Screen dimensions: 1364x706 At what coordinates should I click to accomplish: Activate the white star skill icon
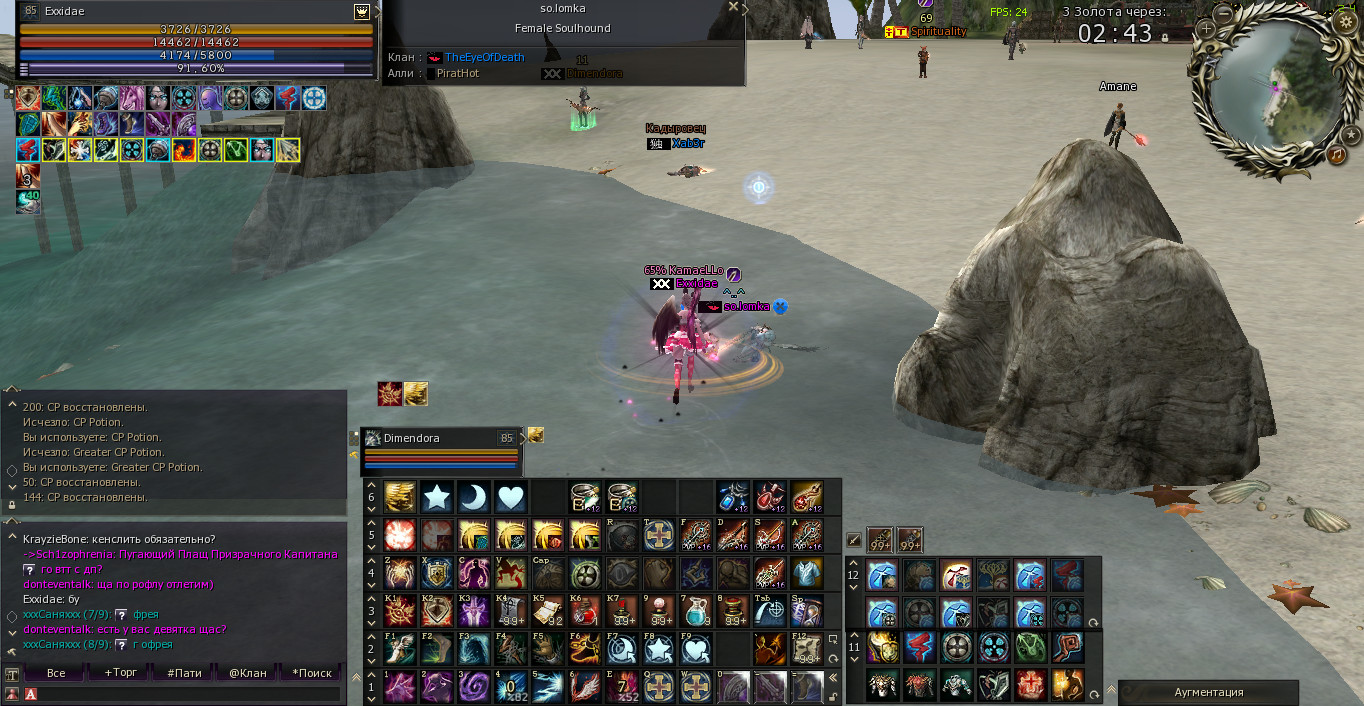[436, 497]
